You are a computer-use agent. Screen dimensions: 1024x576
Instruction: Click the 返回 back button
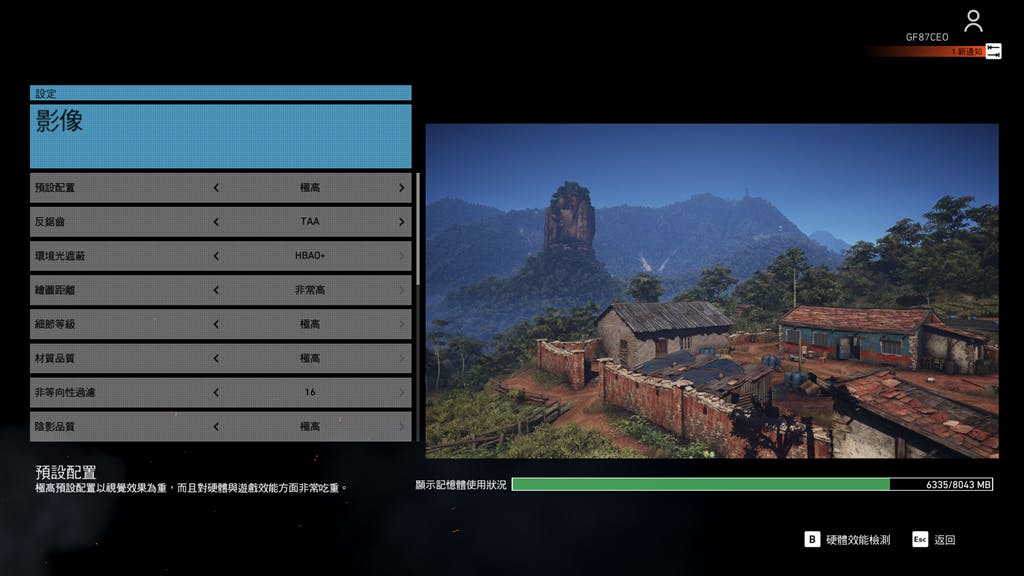pos(934,540)
